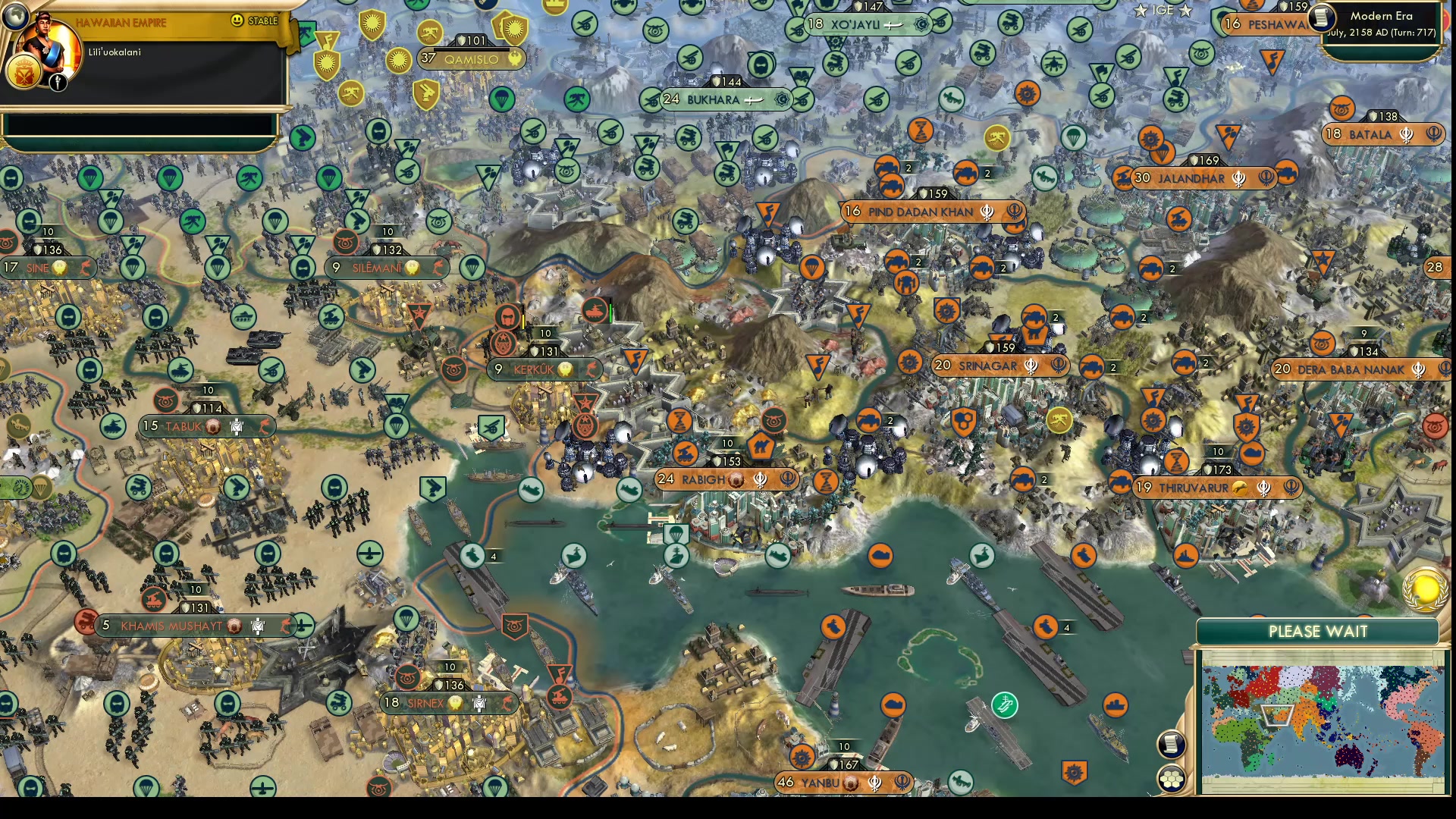This screenshot has height=819, width=1456.
Task: Select the aircraft carrier unit icon offshore
Action: 833,627
